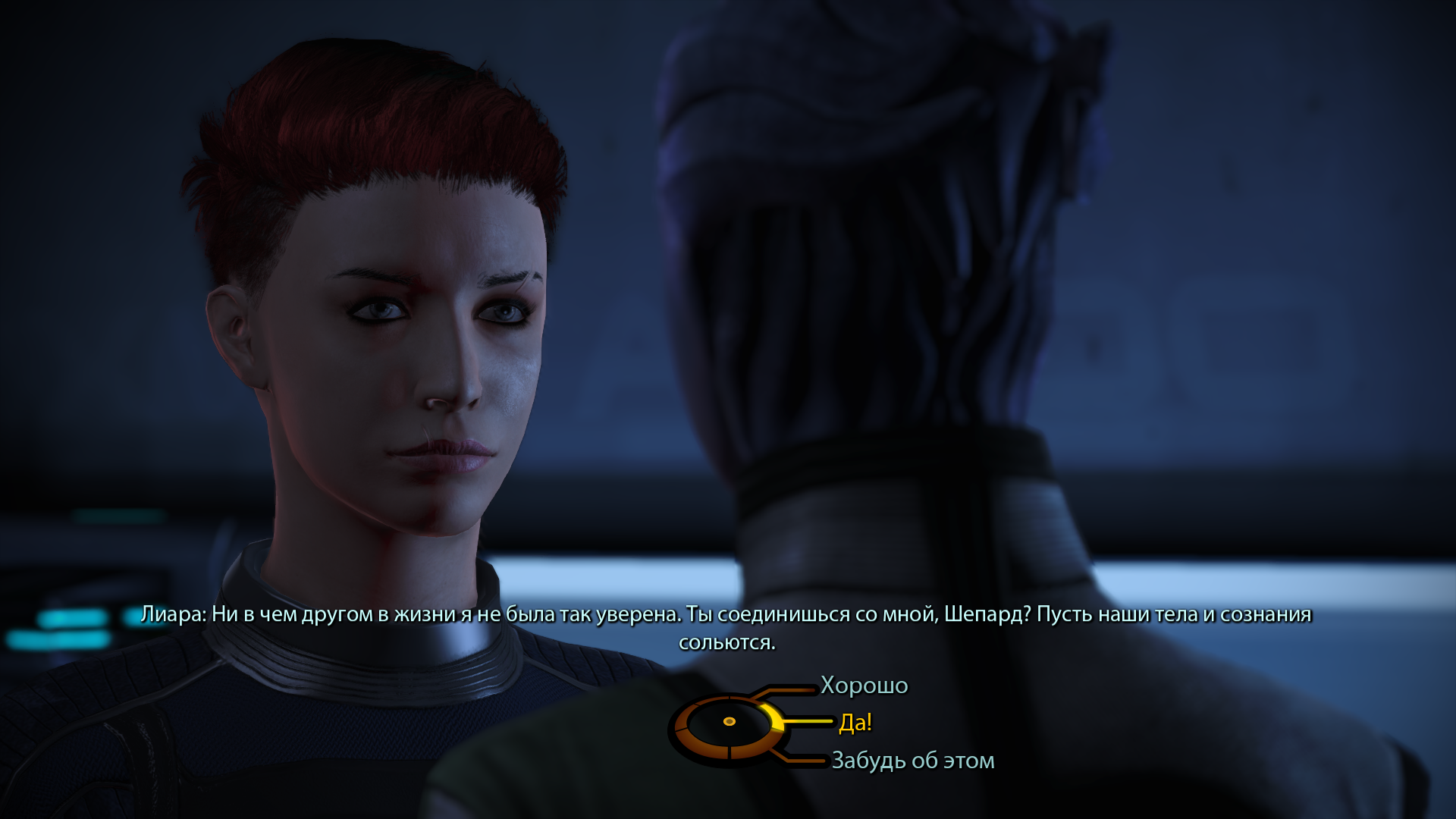Image resolution: width=1456 pixels, height=819 pixels.
Task: Pick the "Забудь об этом" dialogue option
Action: [x=912, y=760]
